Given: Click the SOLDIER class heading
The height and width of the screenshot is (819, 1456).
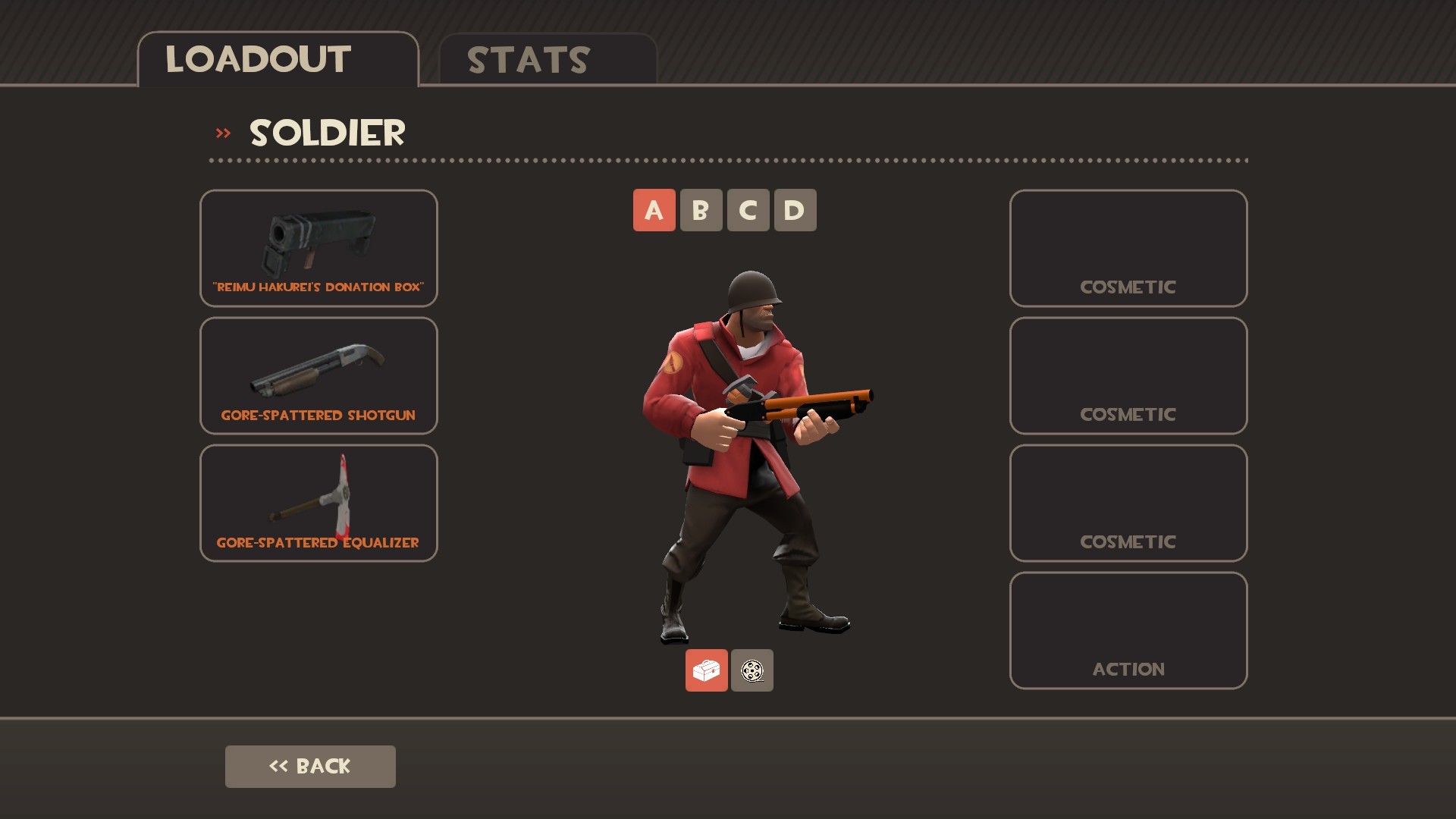Looking at the screenshot, I should pos(328,133).
